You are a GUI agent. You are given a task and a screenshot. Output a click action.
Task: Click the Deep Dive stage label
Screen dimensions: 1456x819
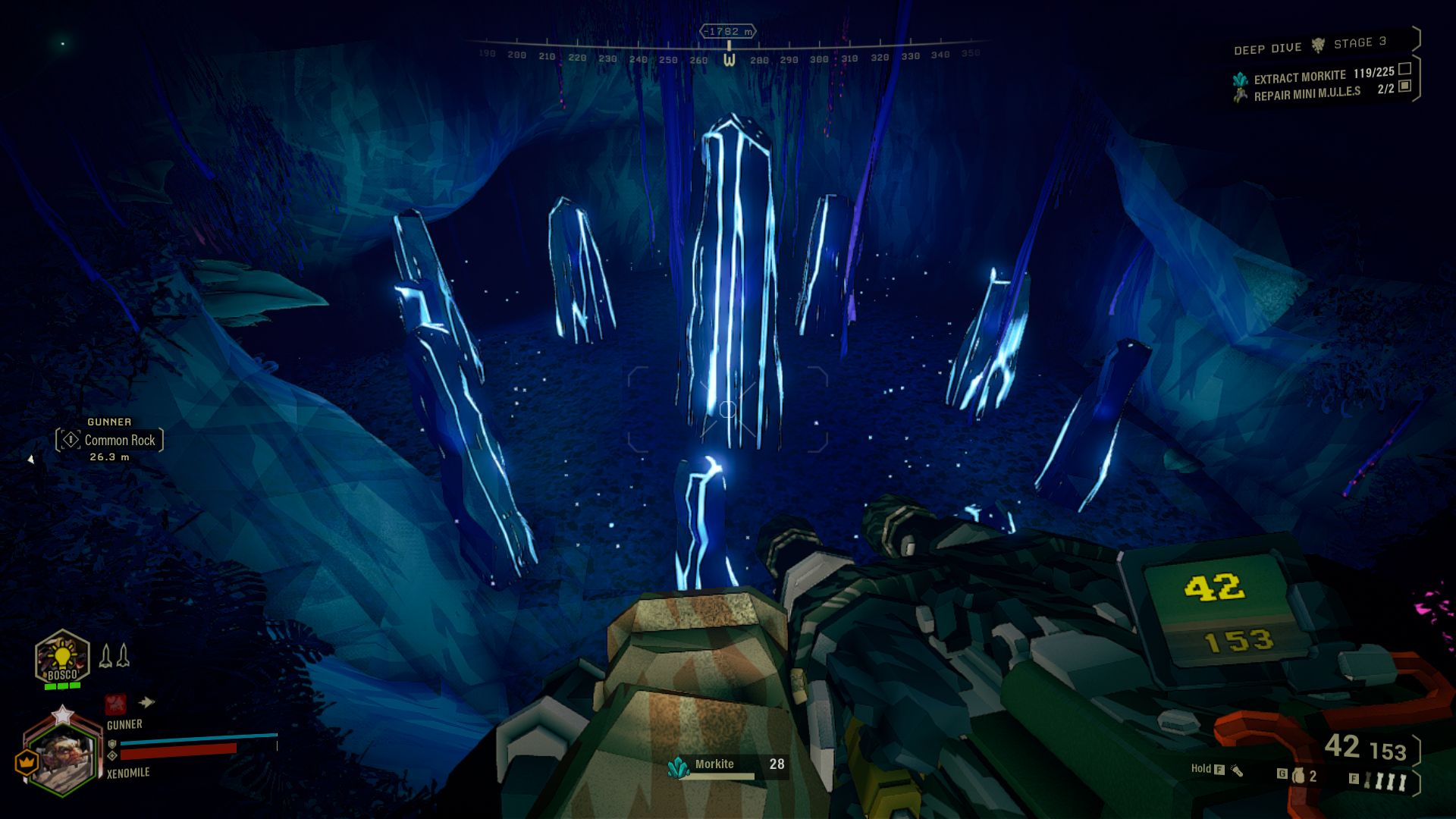[x=1310, y=45]
